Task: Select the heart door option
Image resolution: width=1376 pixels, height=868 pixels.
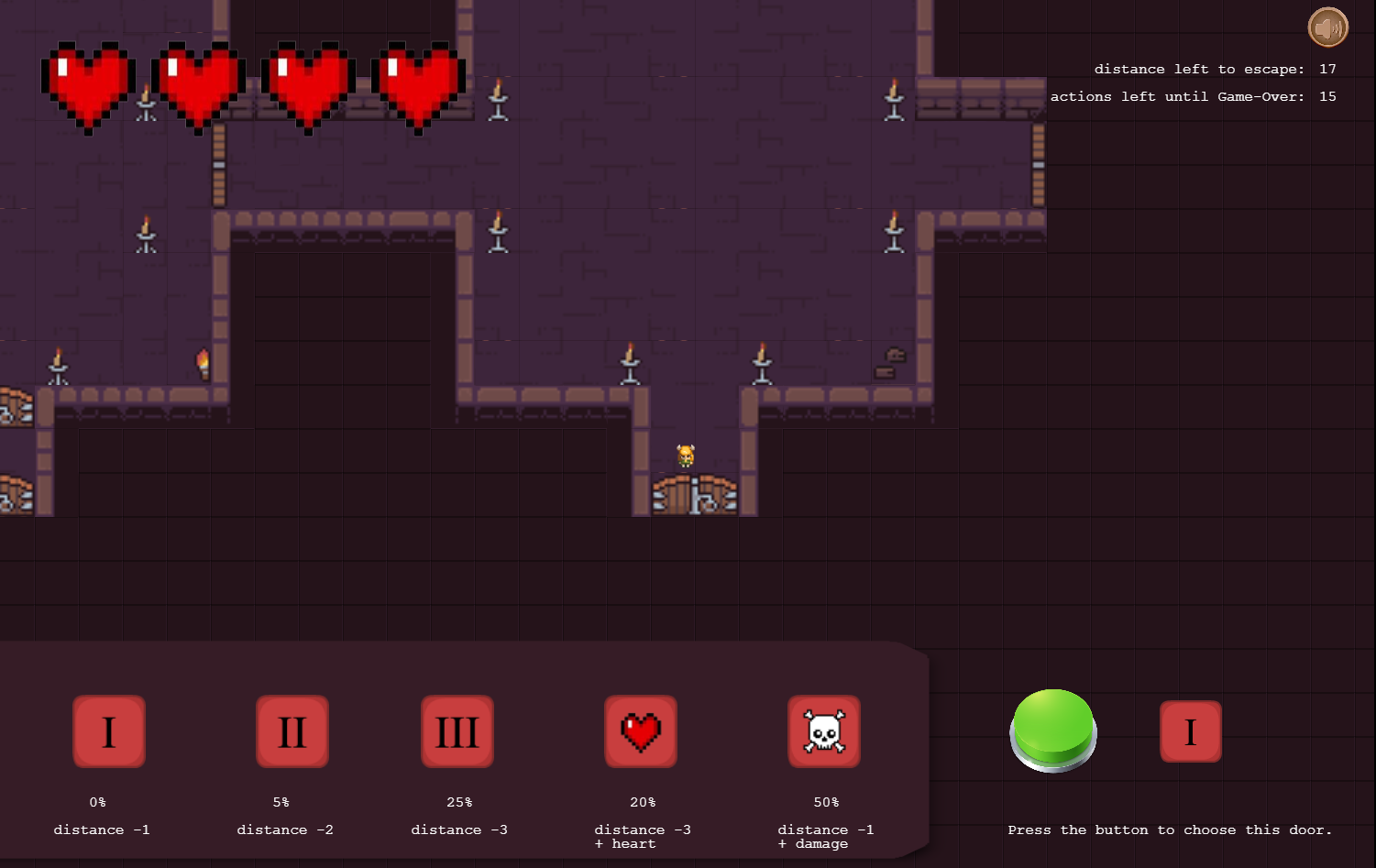Action: click(641, 731)
